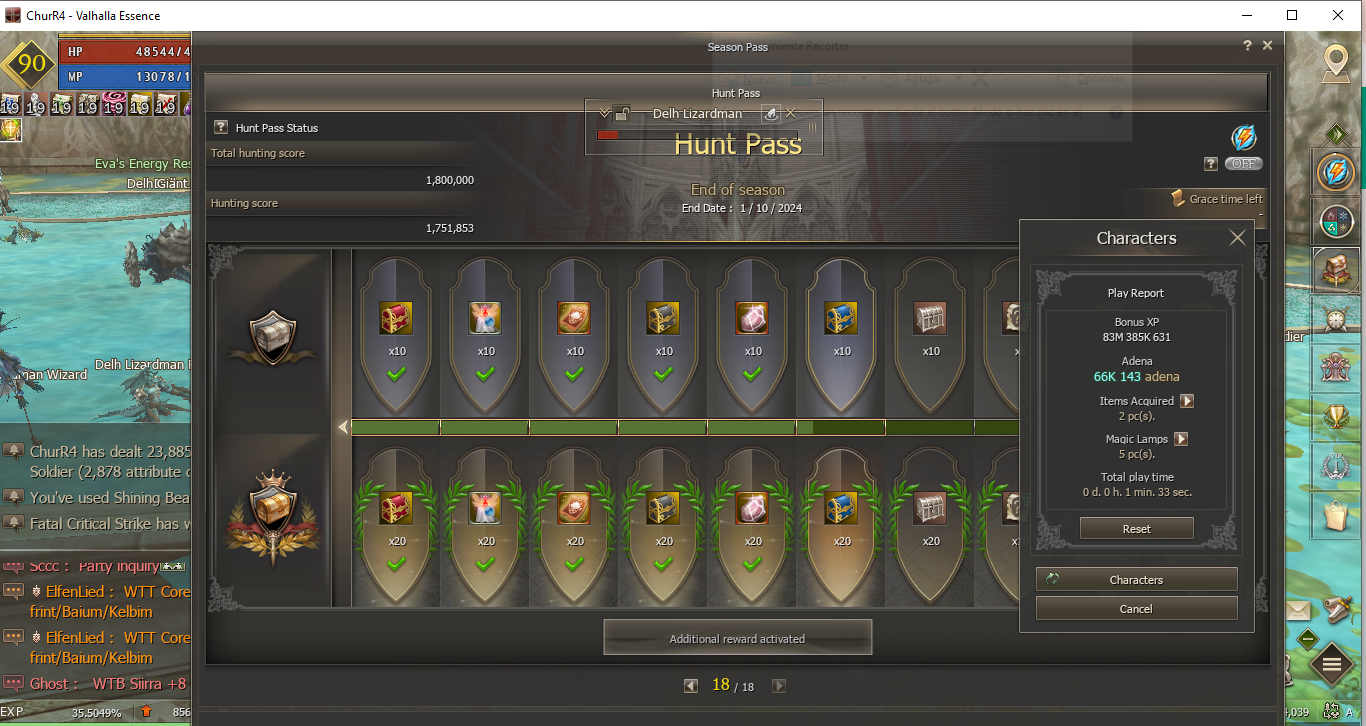Open the main hamburger menu

pyautogui.click(x=1332, y=663)
